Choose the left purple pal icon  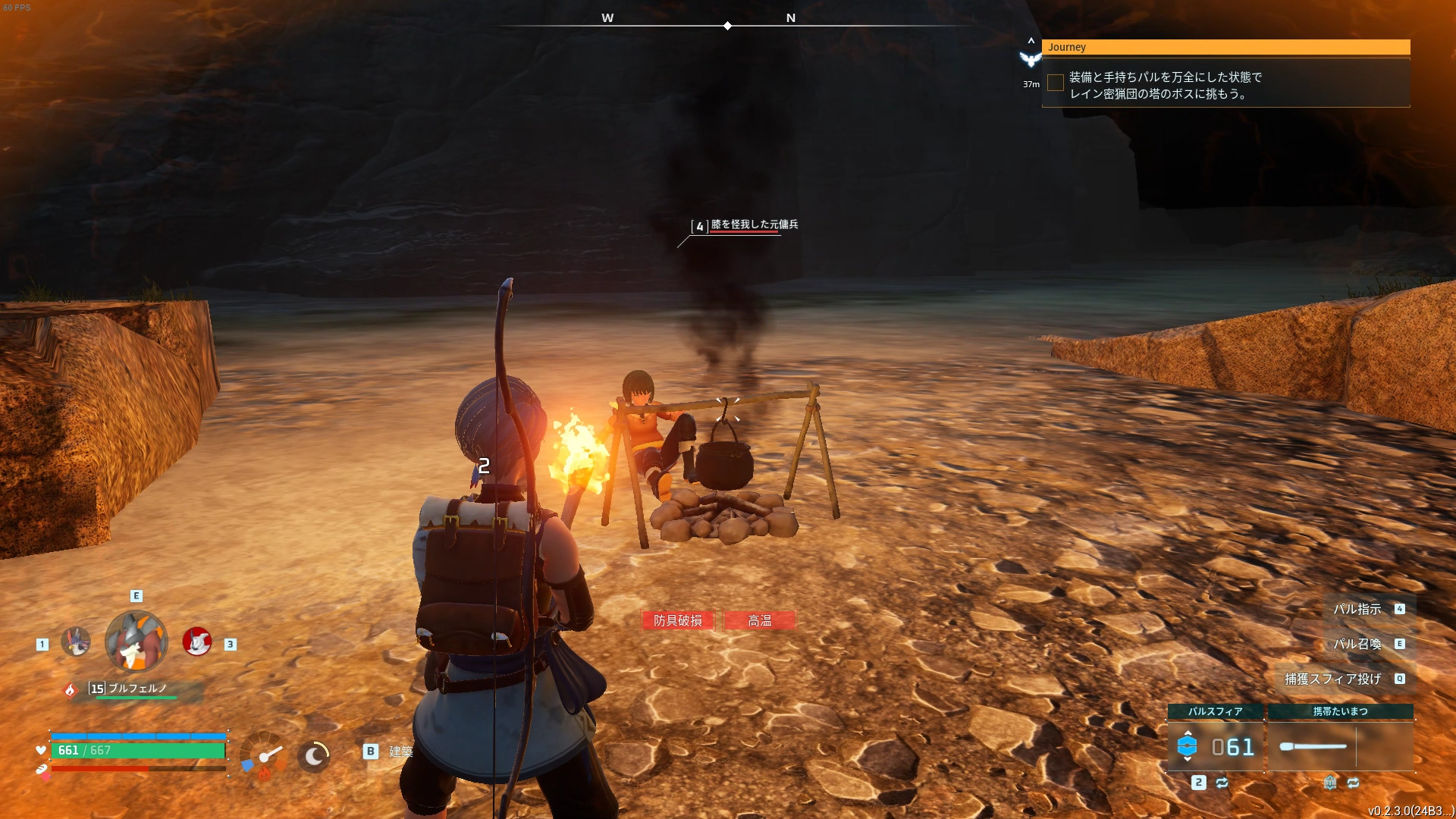point(76,642)
